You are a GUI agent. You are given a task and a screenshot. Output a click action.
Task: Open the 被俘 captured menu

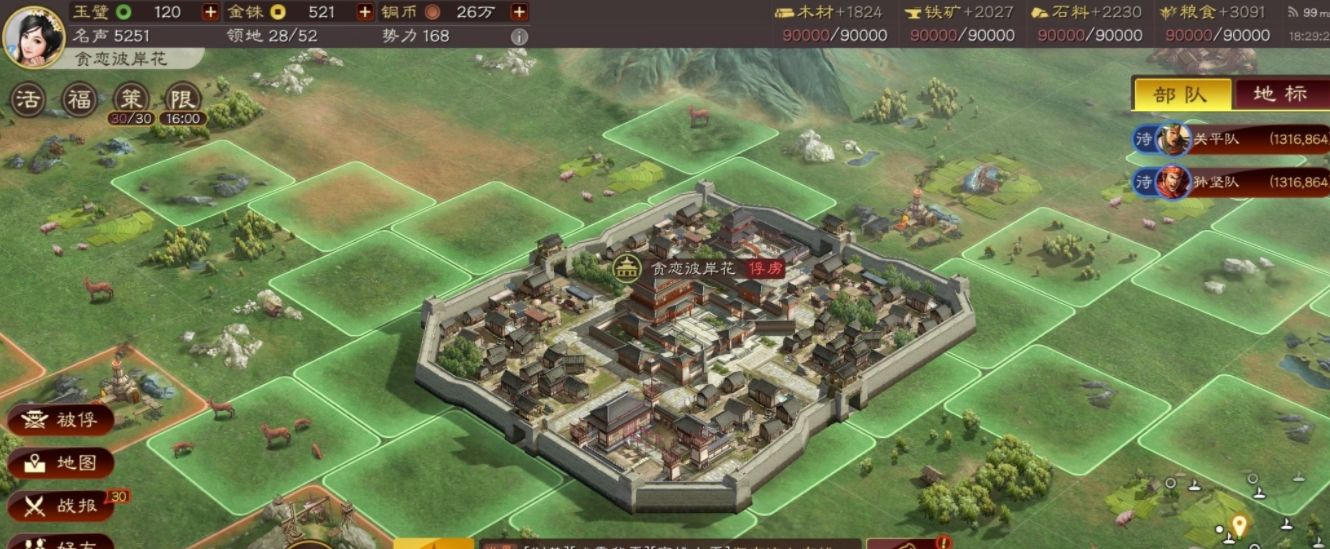coord(60,419)
